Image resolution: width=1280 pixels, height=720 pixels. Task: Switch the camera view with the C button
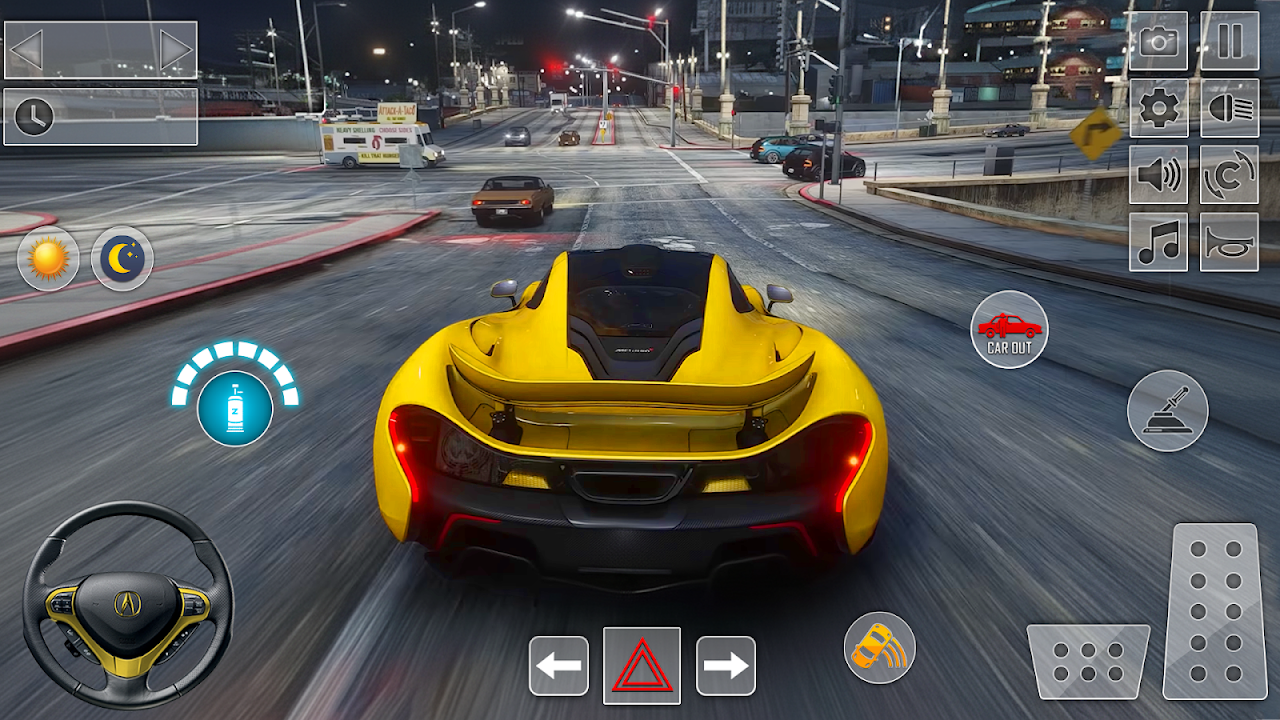pos(1230,175)
